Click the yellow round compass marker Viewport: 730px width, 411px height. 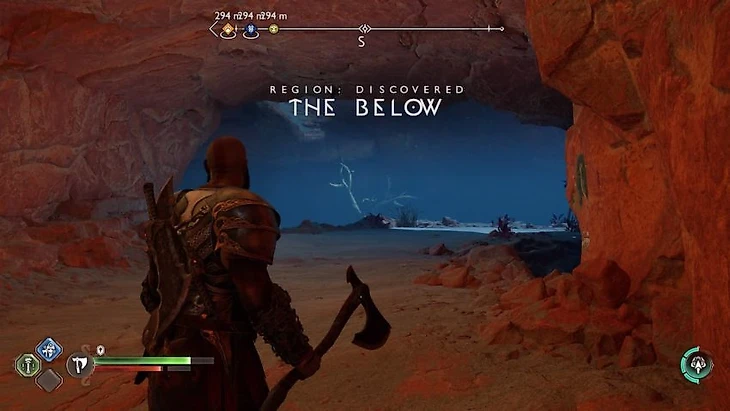pos(273,30)
